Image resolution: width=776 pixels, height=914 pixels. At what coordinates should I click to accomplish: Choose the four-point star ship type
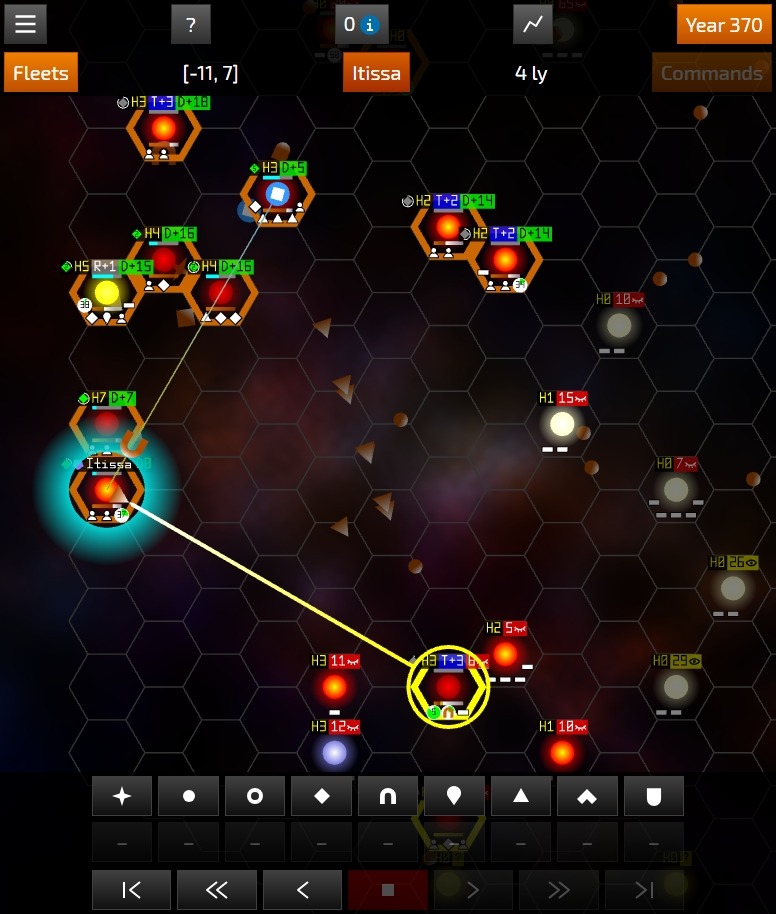tap(122, 796)
